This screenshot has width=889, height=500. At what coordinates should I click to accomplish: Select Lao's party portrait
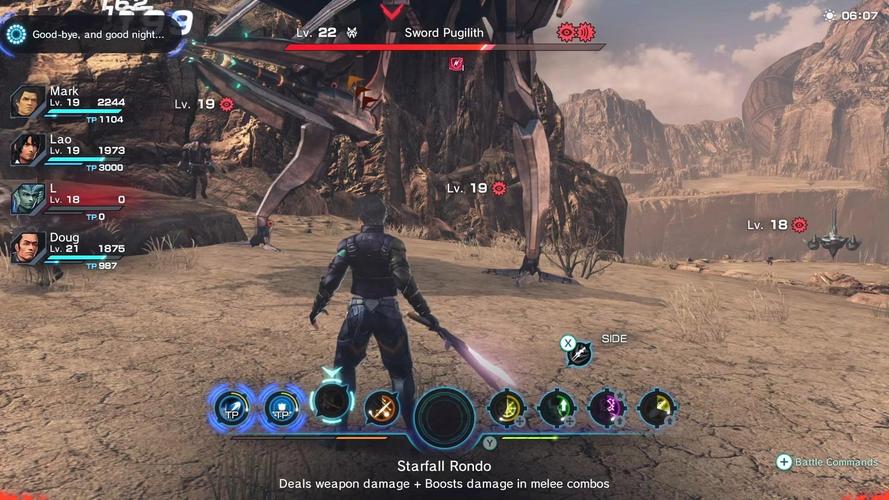(x=28, y=150)
